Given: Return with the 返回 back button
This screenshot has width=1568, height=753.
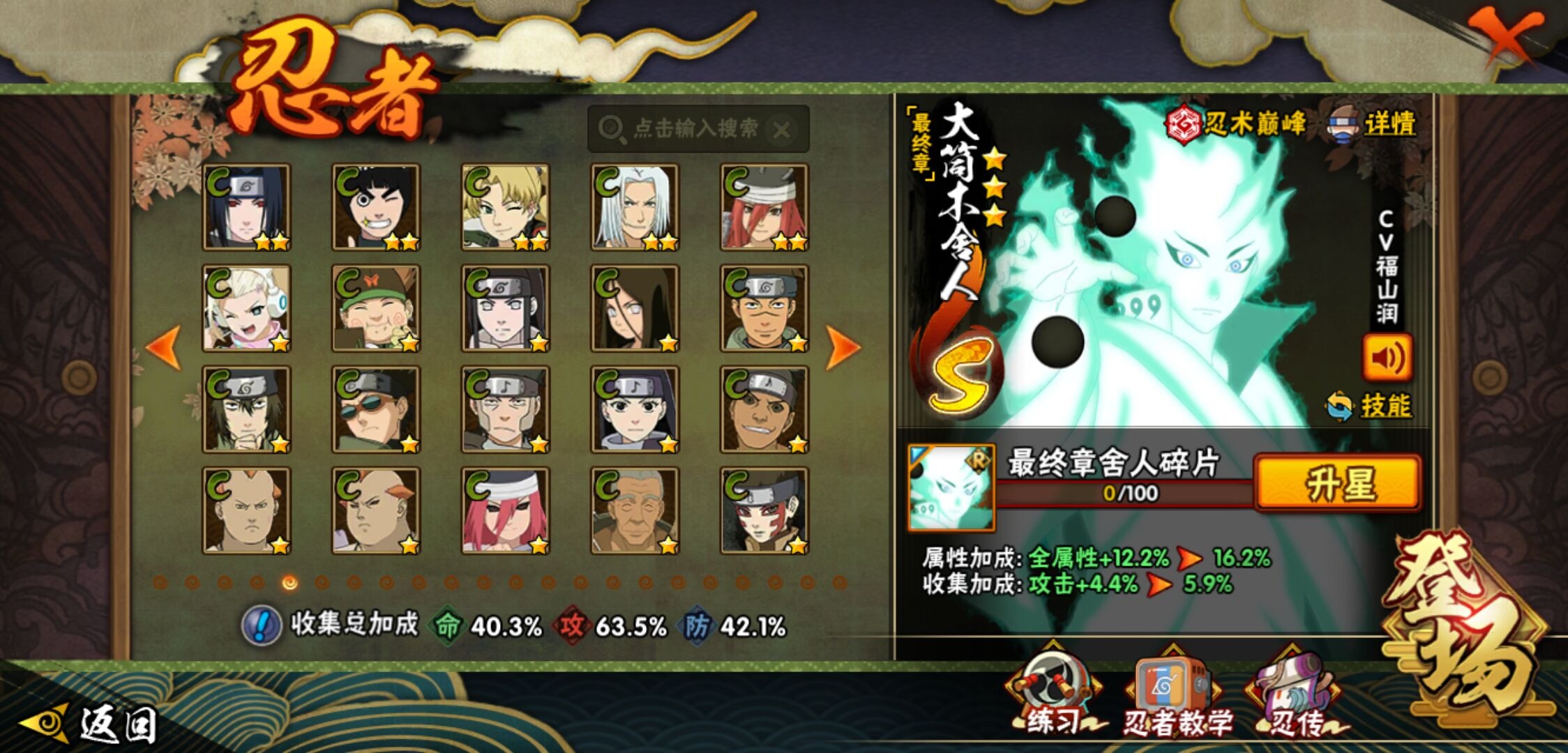Looking at the screenshot, I should (91, 724).
